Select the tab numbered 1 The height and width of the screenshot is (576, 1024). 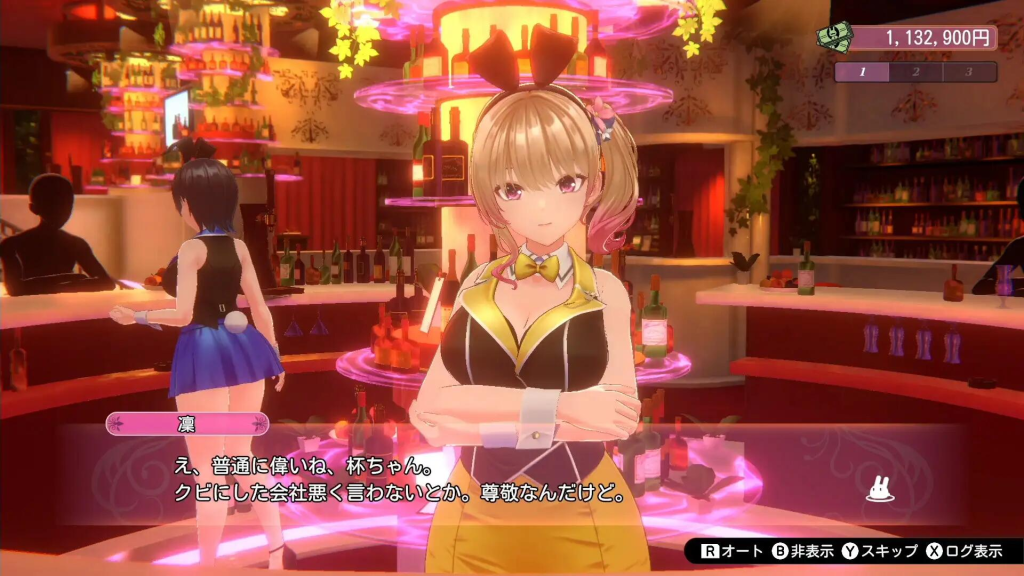point(861,72)
